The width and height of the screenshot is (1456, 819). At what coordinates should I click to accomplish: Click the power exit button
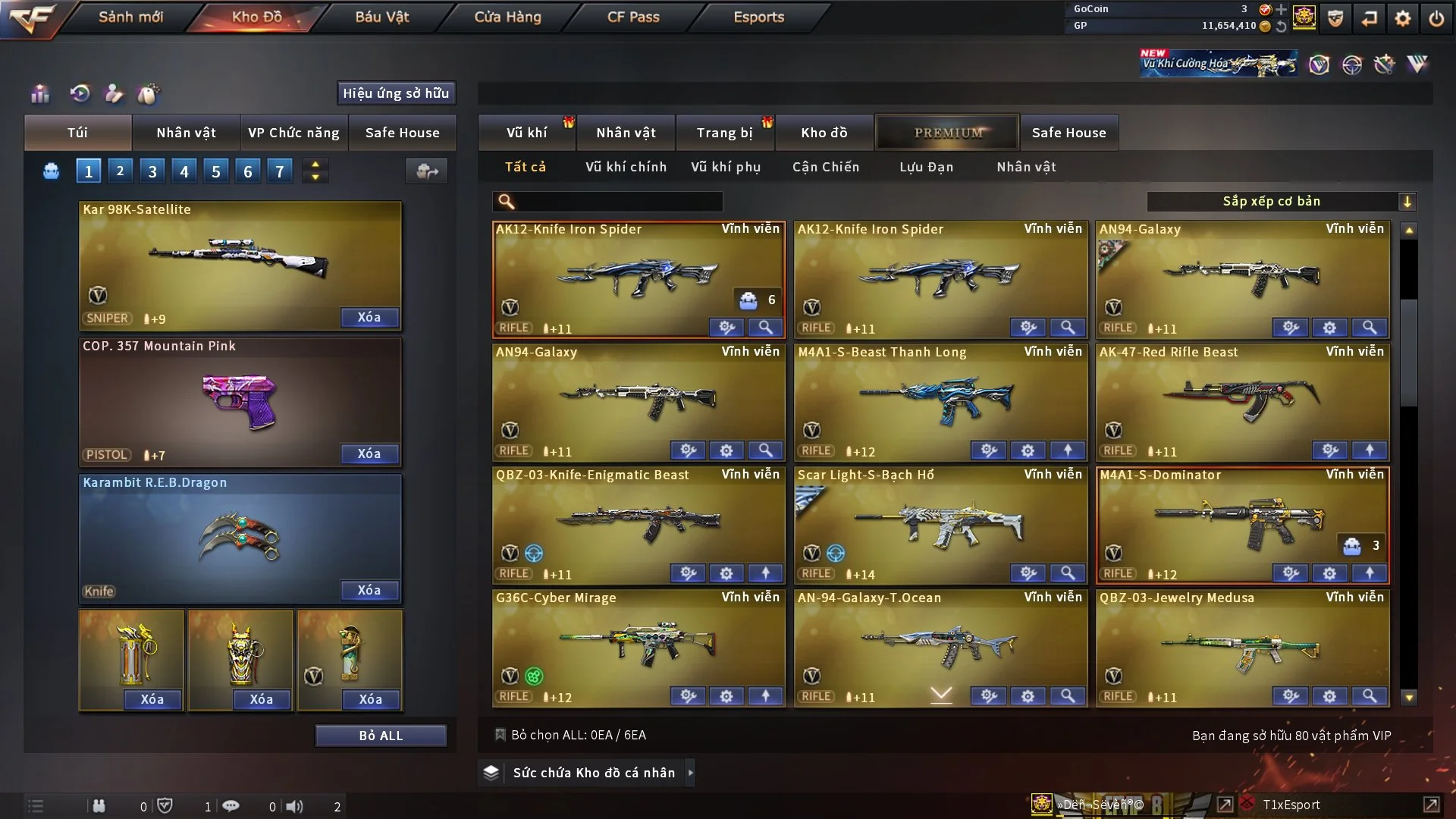click(x=1436, y=18)
